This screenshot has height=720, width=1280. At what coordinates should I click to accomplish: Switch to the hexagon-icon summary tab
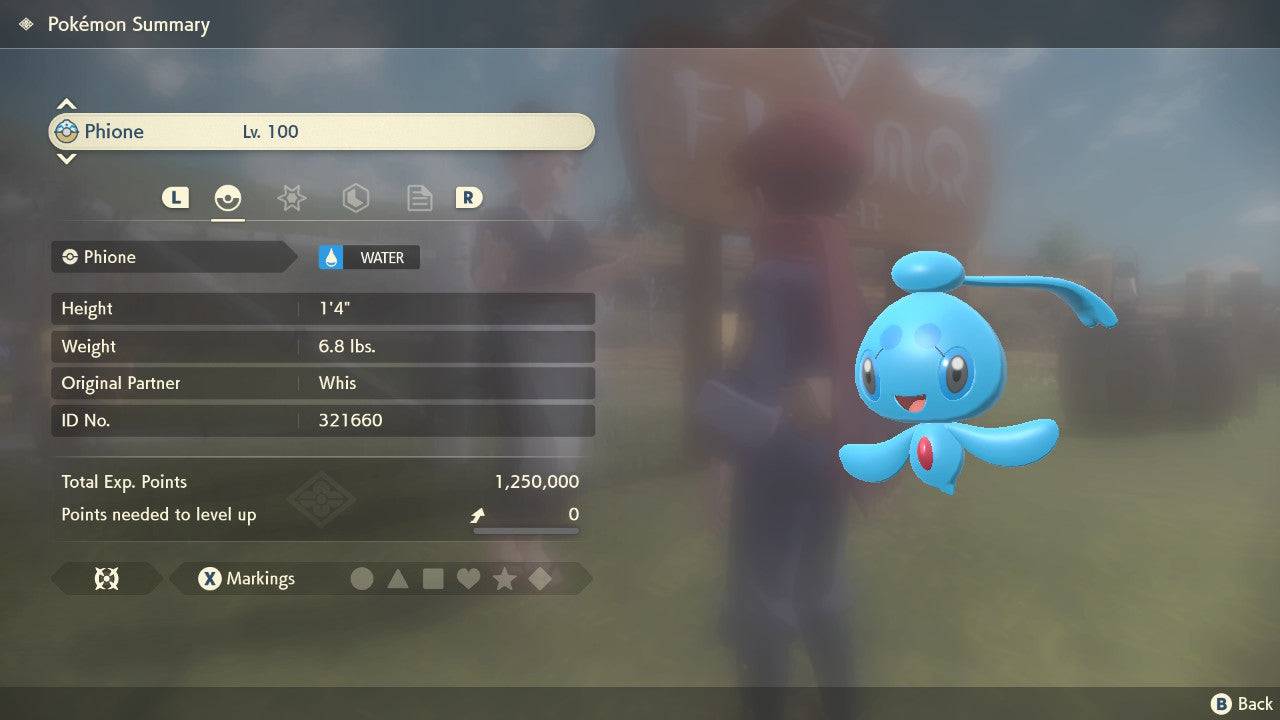click(355, 198)
